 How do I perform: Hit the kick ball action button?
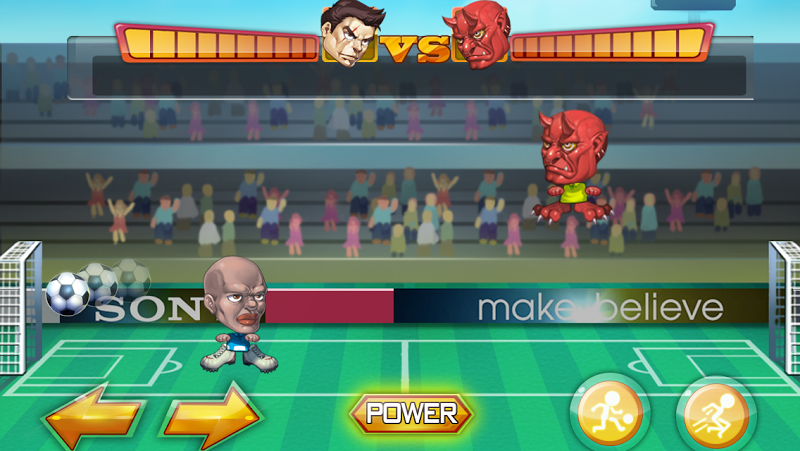[x=609, y=413]
